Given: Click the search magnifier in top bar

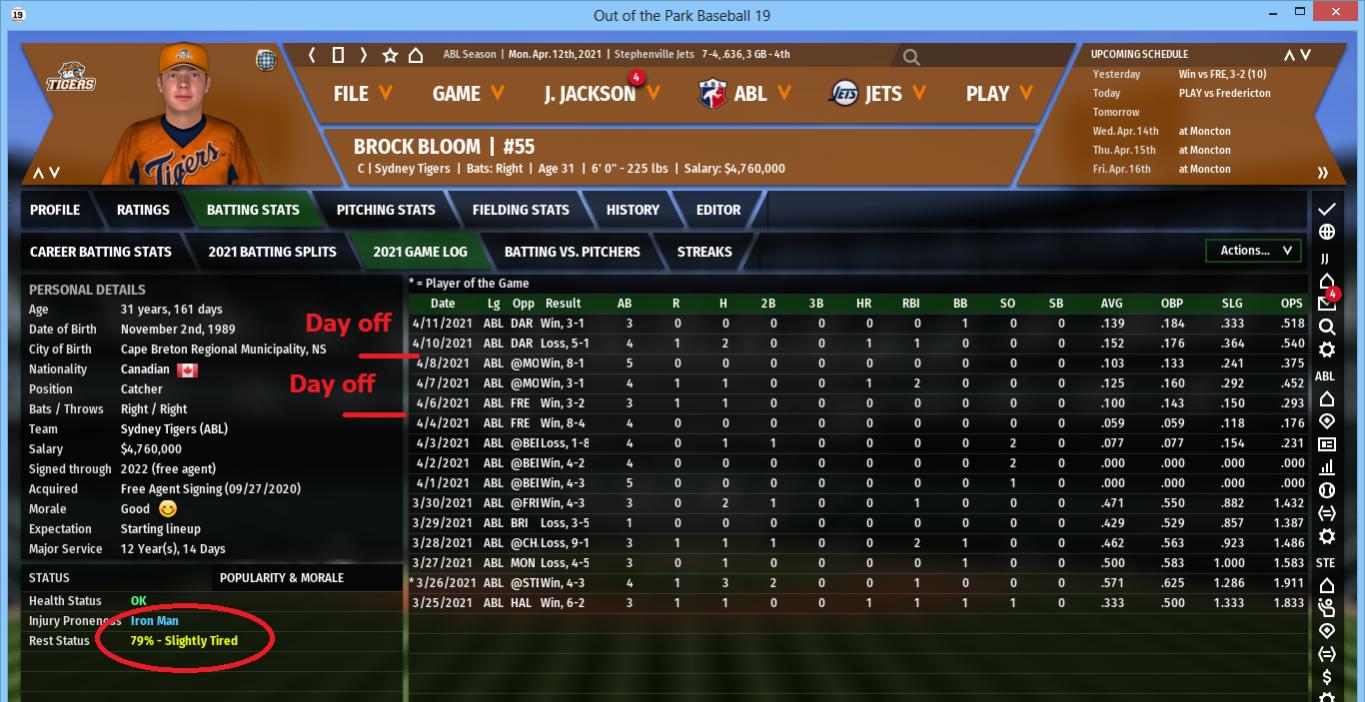Looking at the screenshot, I should pyautogui.click(x=911, y=58).
